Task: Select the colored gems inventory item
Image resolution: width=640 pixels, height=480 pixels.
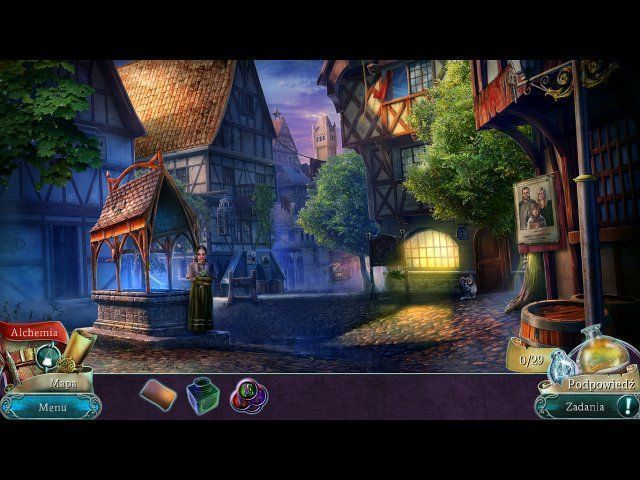Action: point(248,396)
